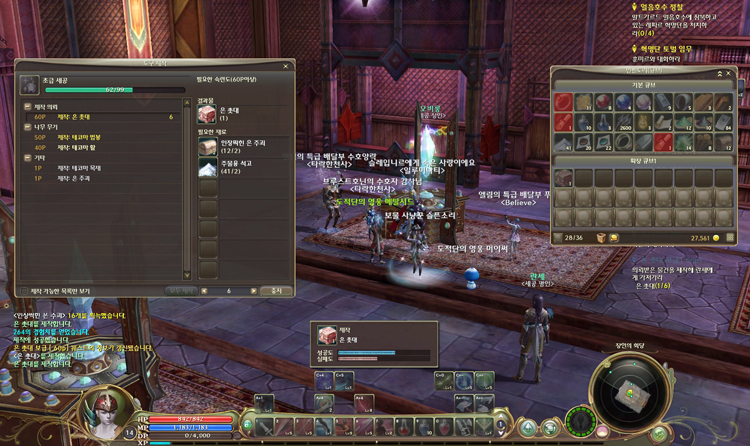Screen dimensions: 750x446
Task: Close the inventory cube window
Action: pyautogui.click(x=728, y=74)
